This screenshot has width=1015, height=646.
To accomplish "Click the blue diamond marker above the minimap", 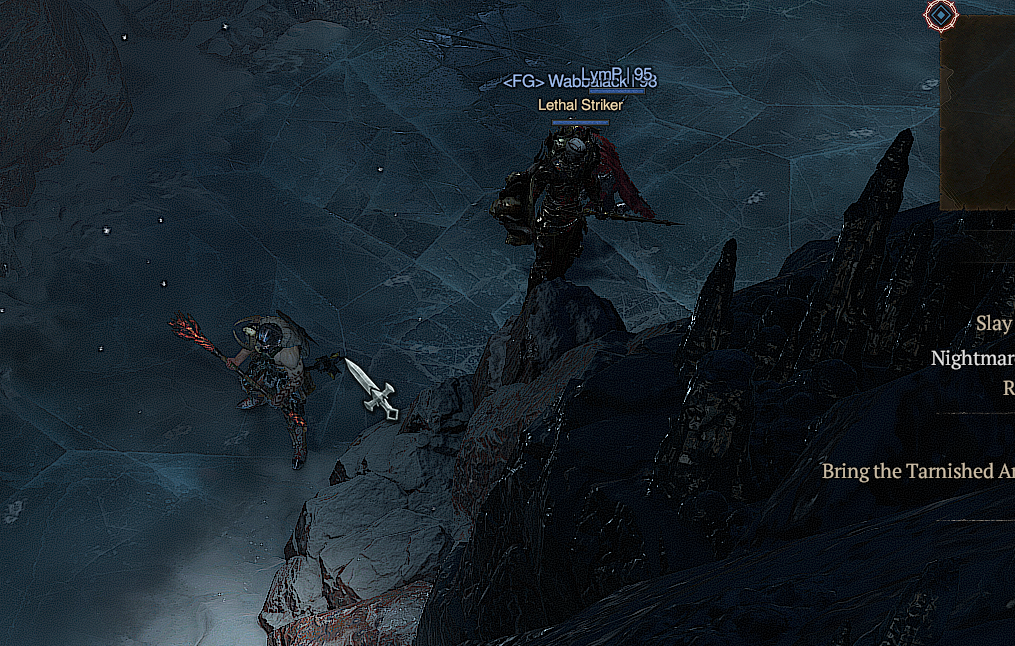I will pyautogui.click(x=940, y=14).
